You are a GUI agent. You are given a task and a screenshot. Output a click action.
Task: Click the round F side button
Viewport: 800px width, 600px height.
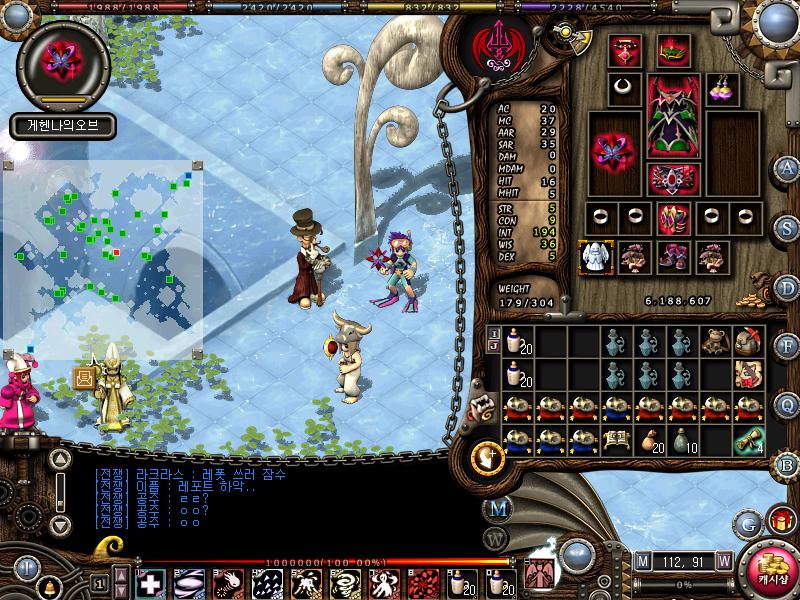787,346
